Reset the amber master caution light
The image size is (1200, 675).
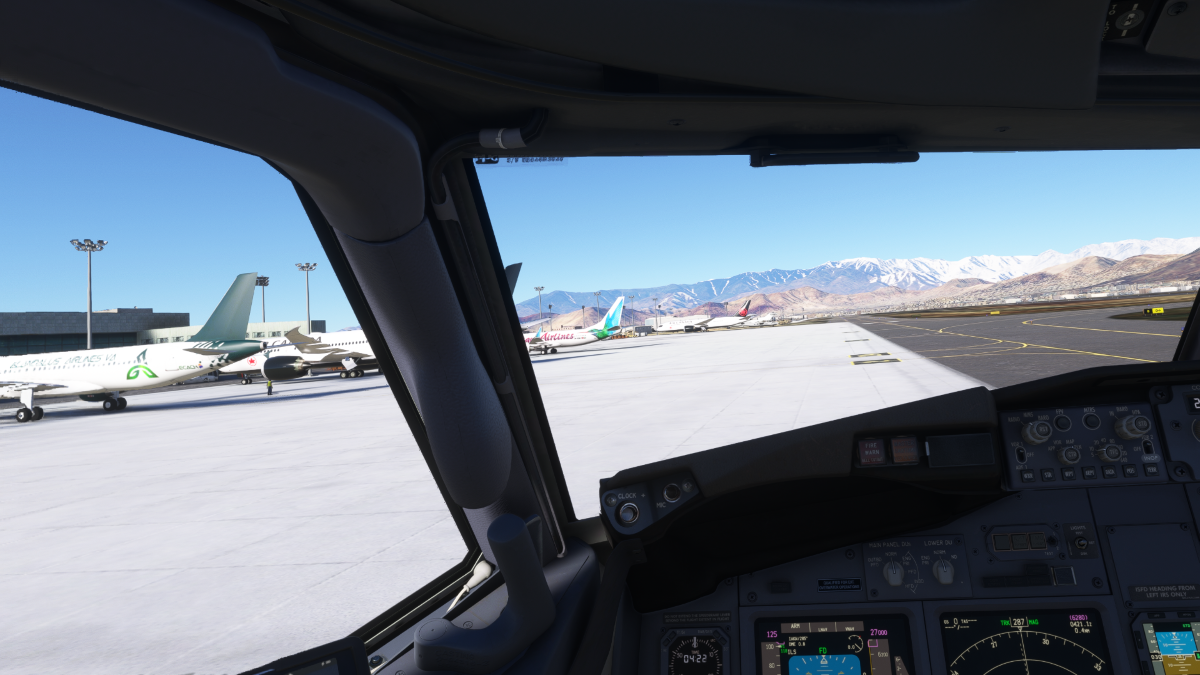click(x=904, y=450)
